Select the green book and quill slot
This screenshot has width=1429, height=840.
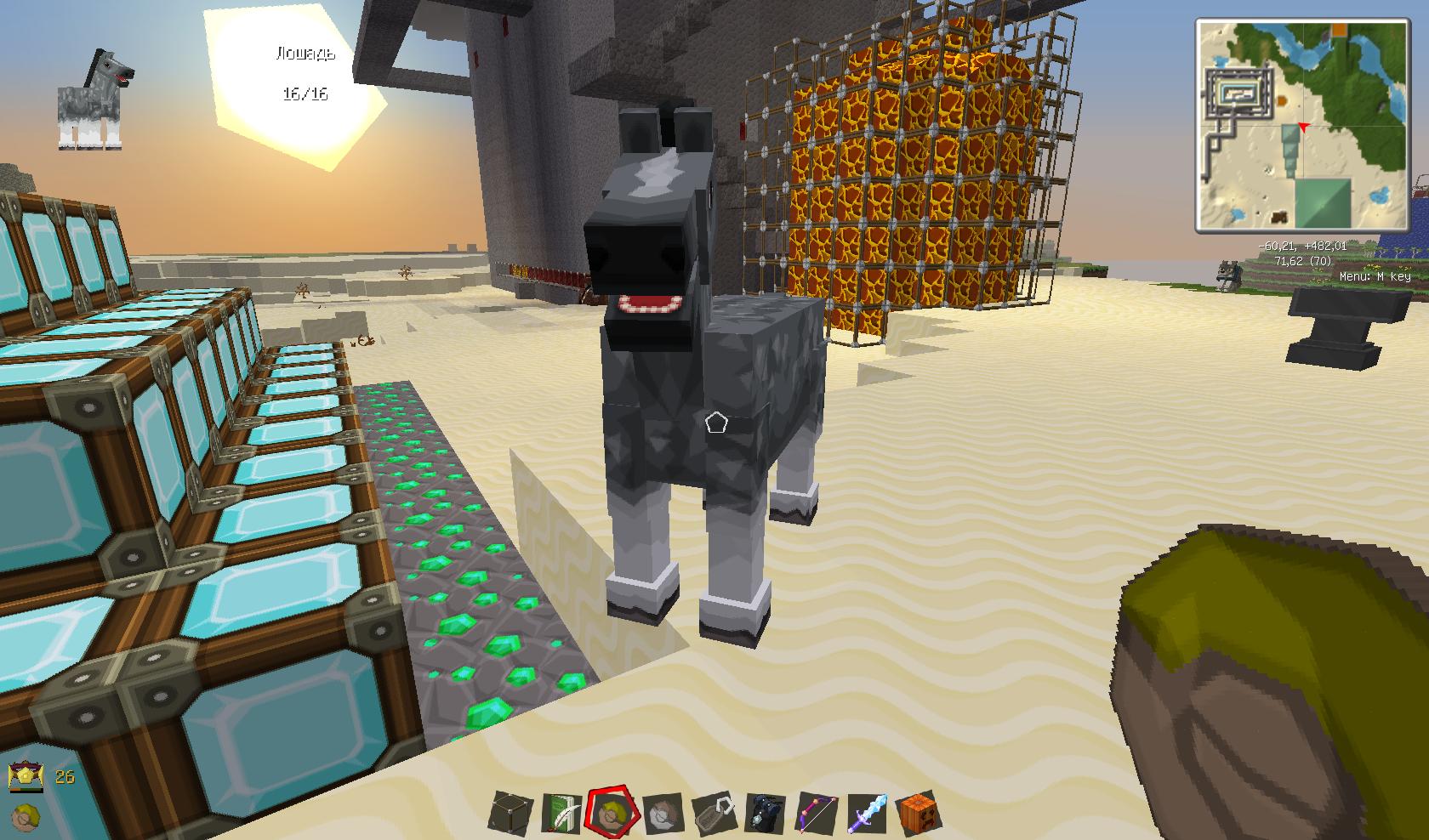coord(561,814)
